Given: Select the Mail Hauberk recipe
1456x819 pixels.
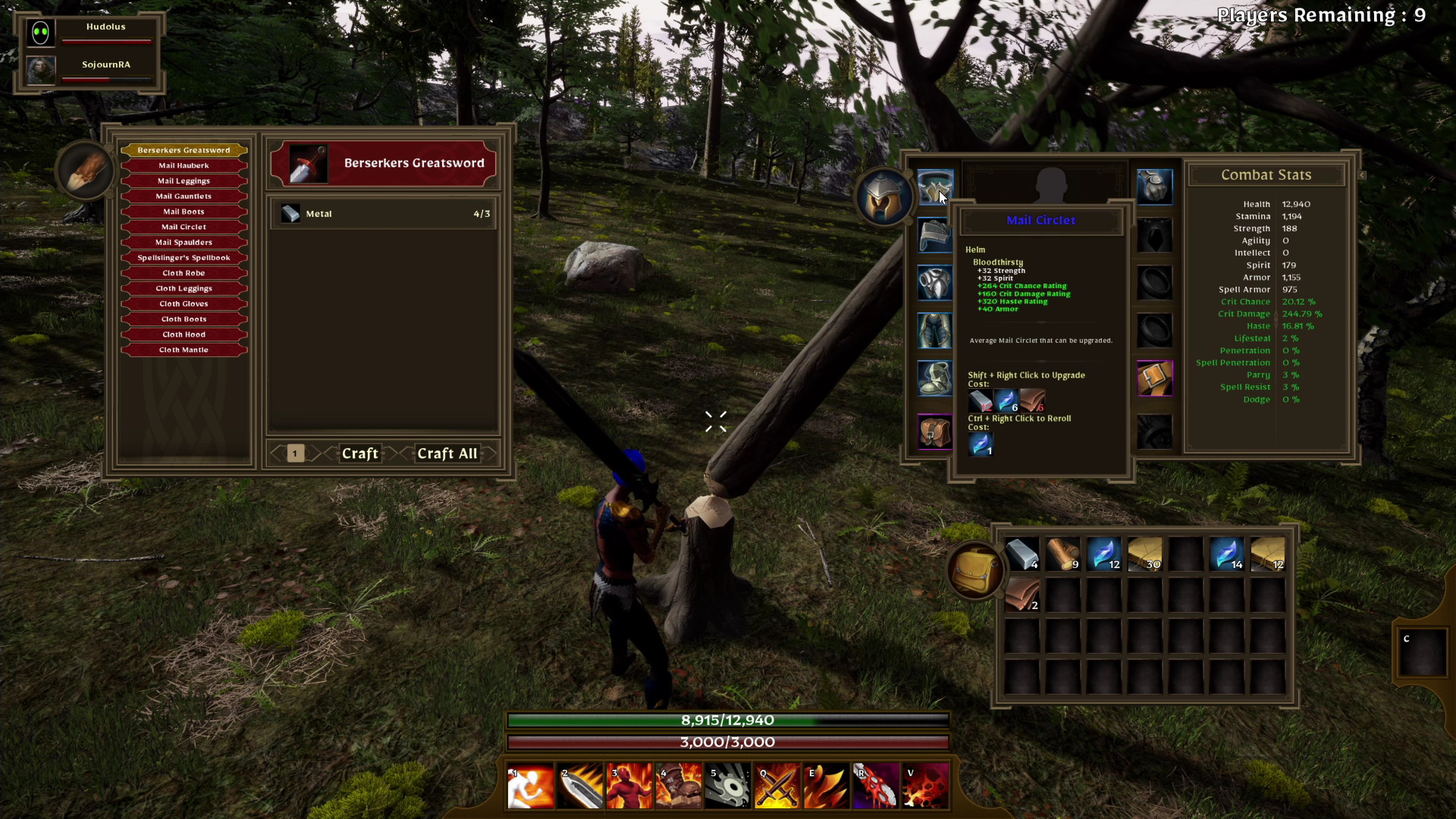Looking at the screenshot, I should pyautogui.click(x=183, y=165).
